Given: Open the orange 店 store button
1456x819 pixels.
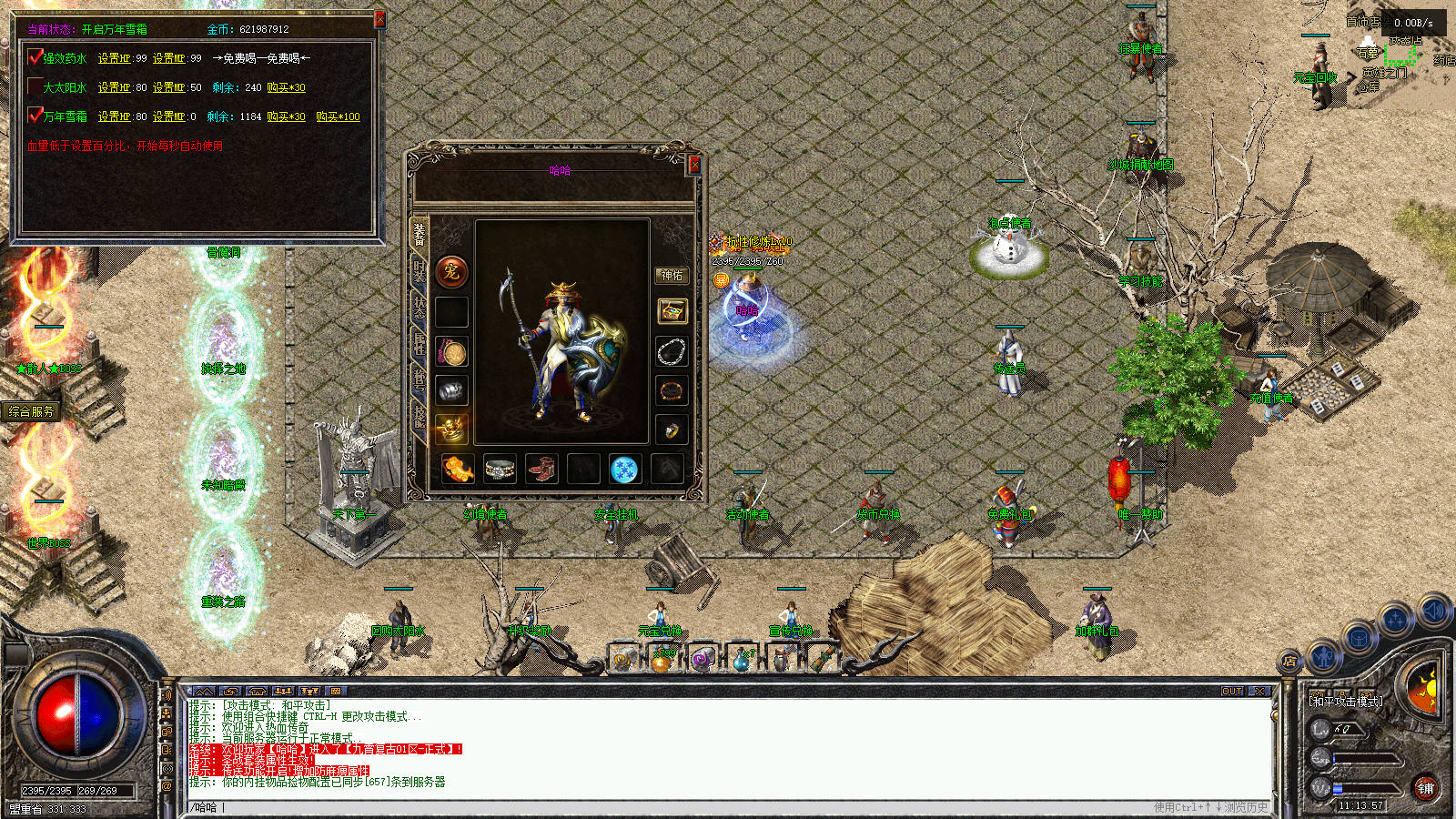Looking at the screenshot, I should [1289, 662].
